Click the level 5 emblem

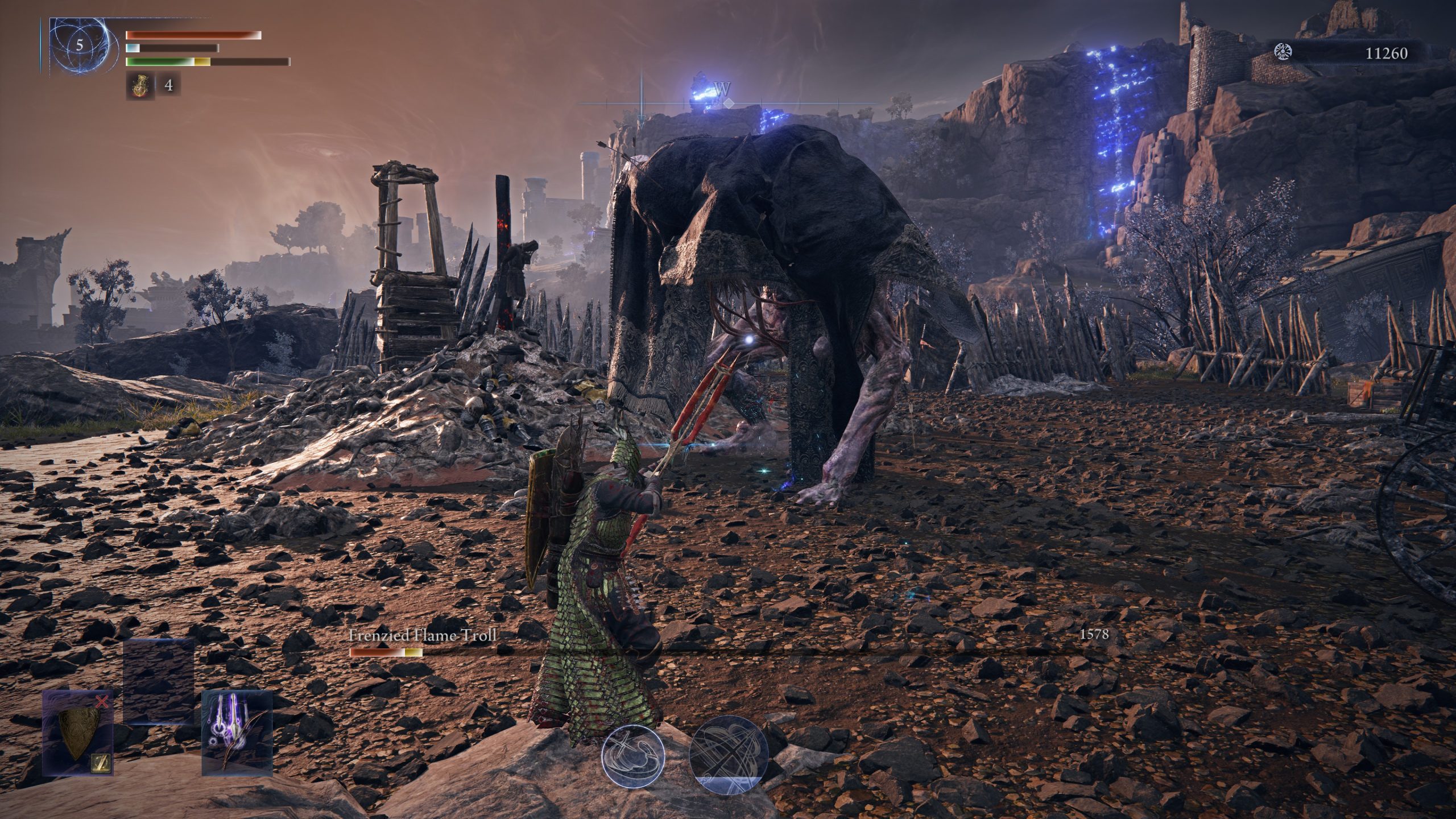pos(79,46)
